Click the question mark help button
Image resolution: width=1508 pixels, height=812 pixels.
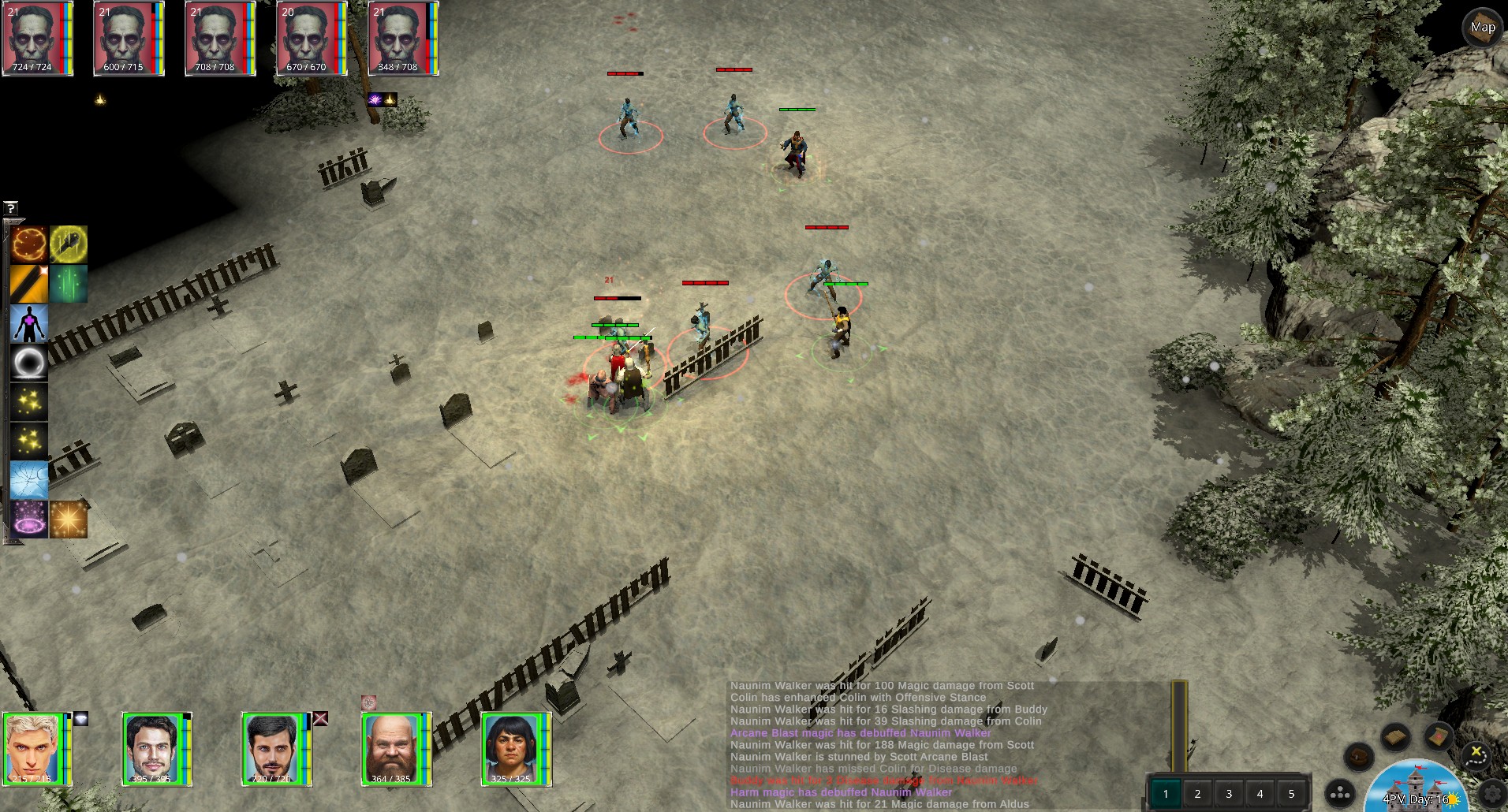[x=10, y=208]
